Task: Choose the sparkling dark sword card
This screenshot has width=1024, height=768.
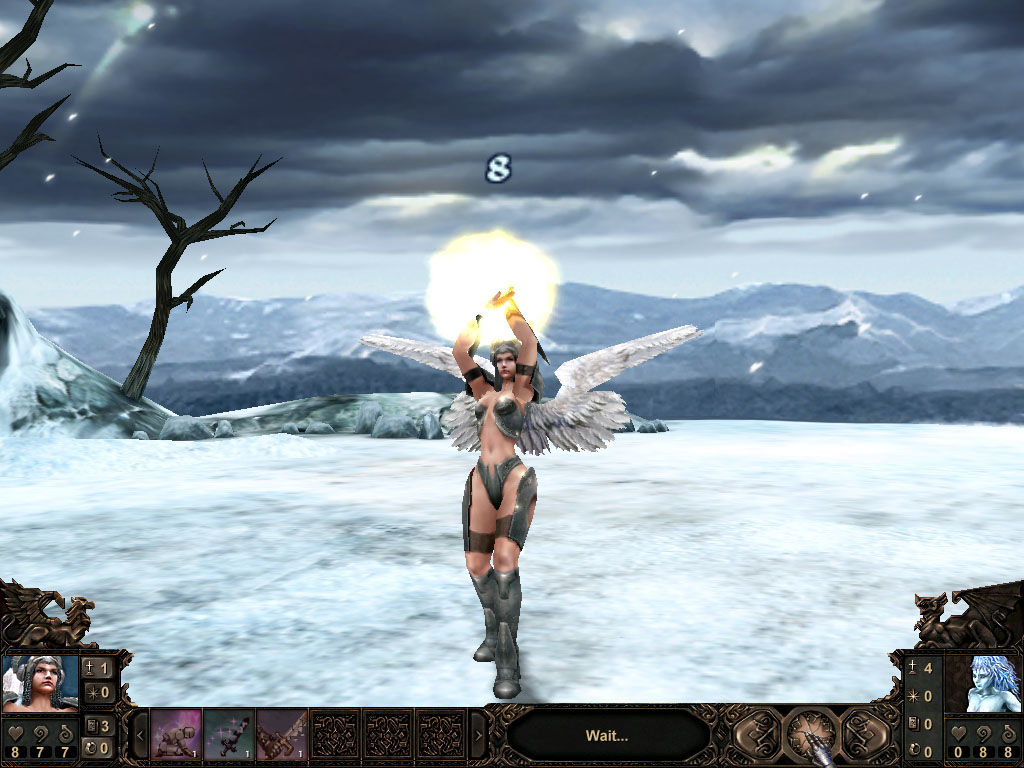Action: (x=229, y=735)
